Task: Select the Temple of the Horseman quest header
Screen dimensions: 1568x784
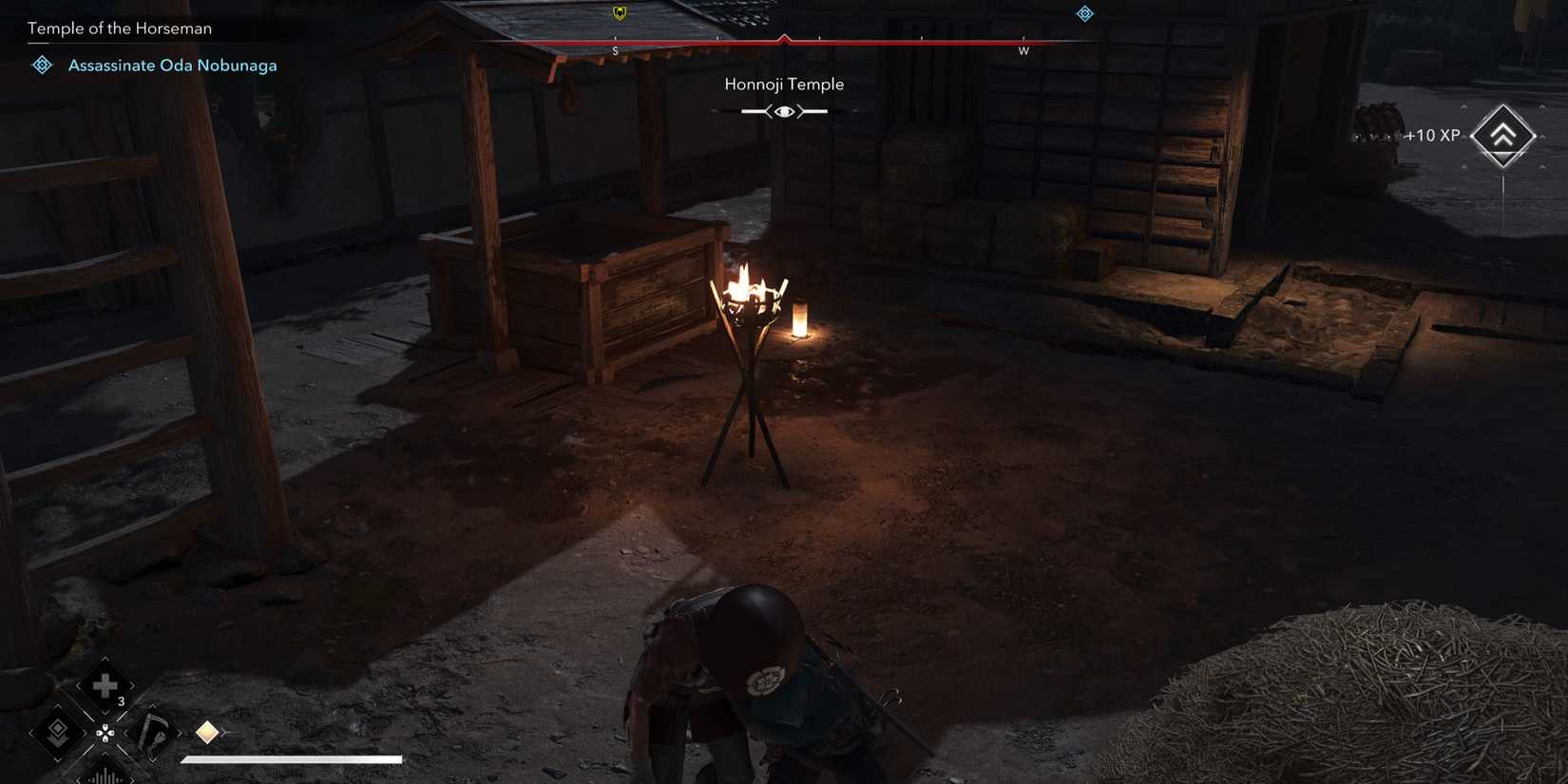Action: pyautogui.click(x=119, y=28)
